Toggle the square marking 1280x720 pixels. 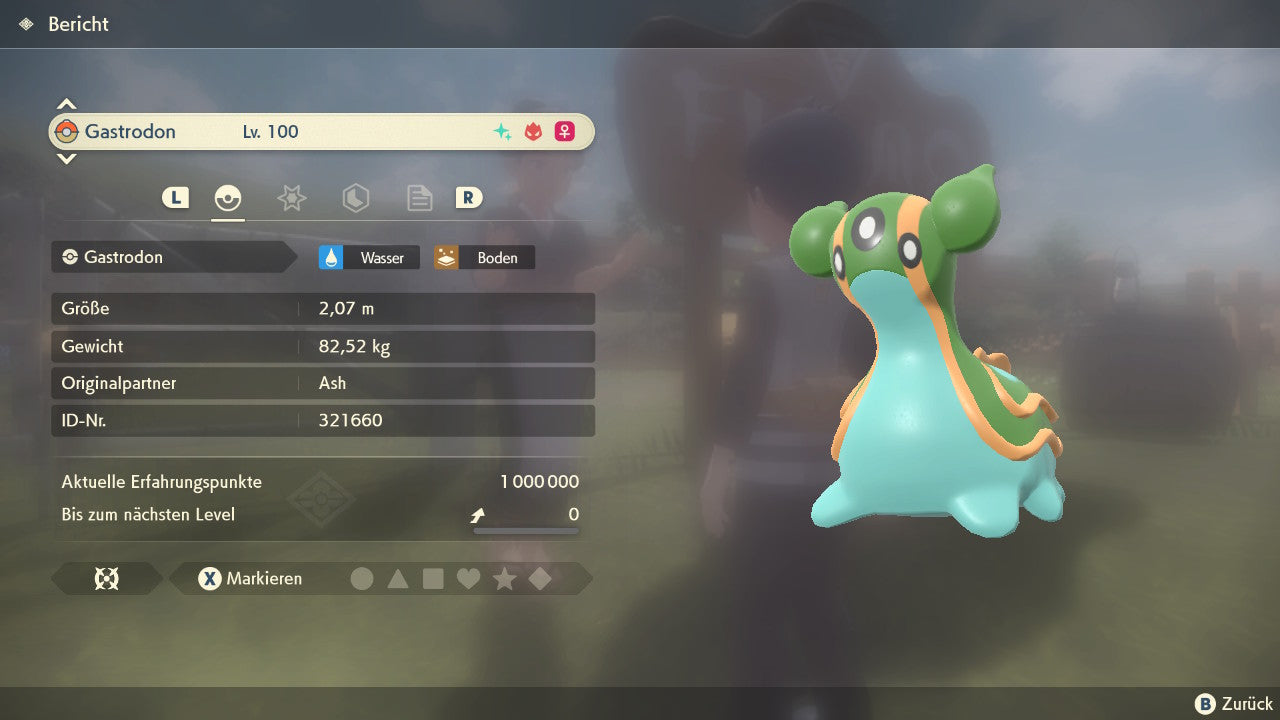(x=433, y=578)
